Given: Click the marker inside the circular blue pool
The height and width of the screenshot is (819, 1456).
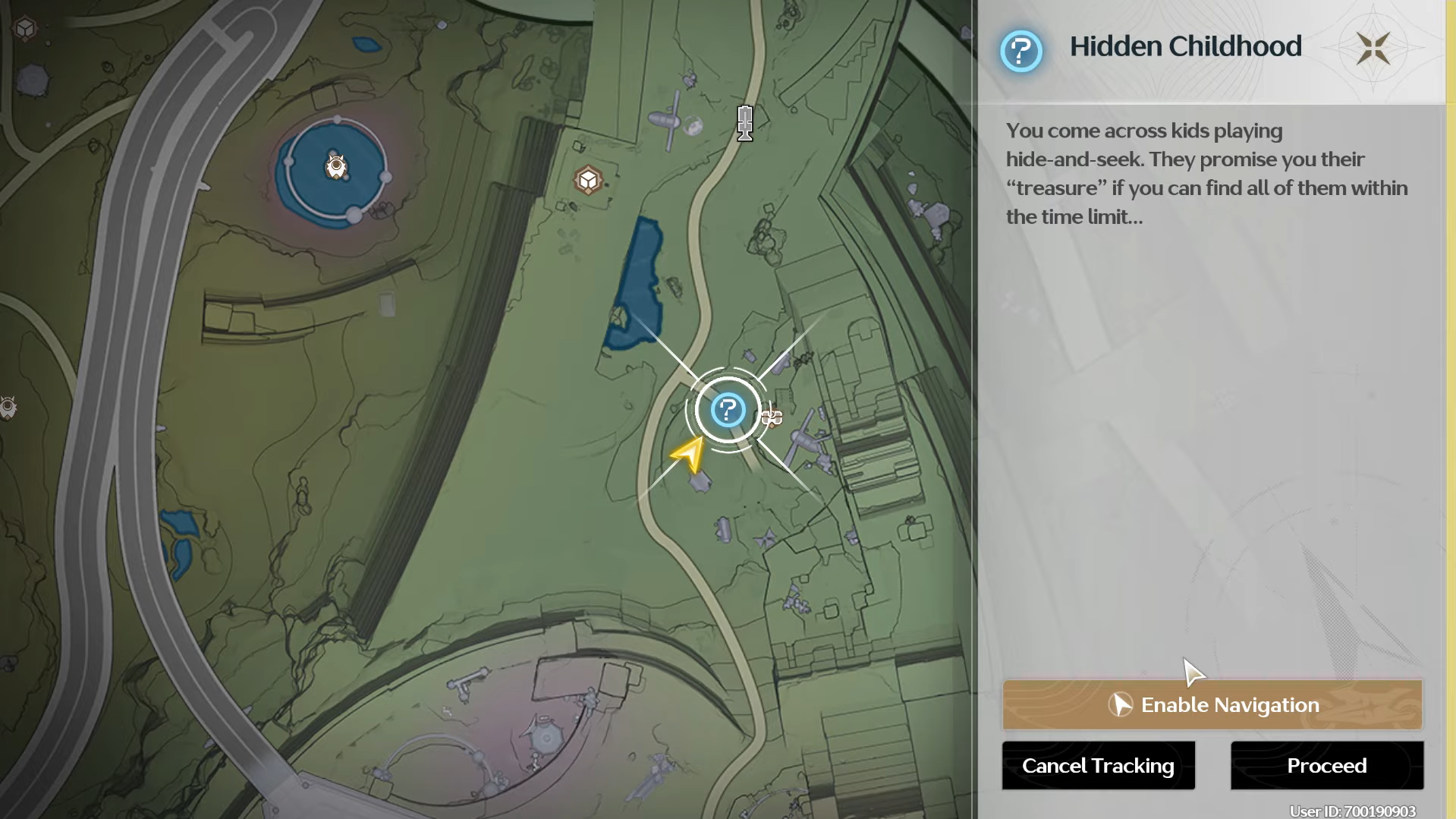Looking at the screenshot, I should (x=335, y=166).
